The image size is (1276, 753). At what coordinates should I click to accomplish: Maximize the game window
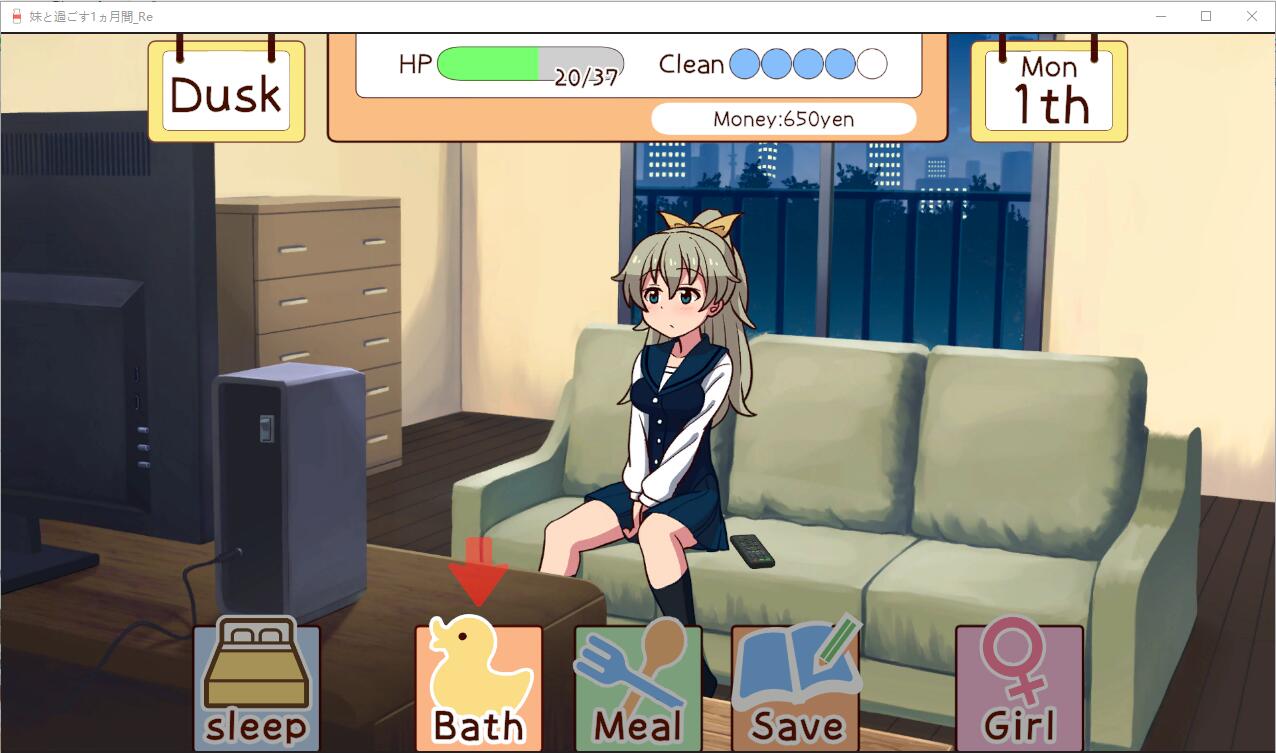pyautogui.click(x=1206, y=16)
